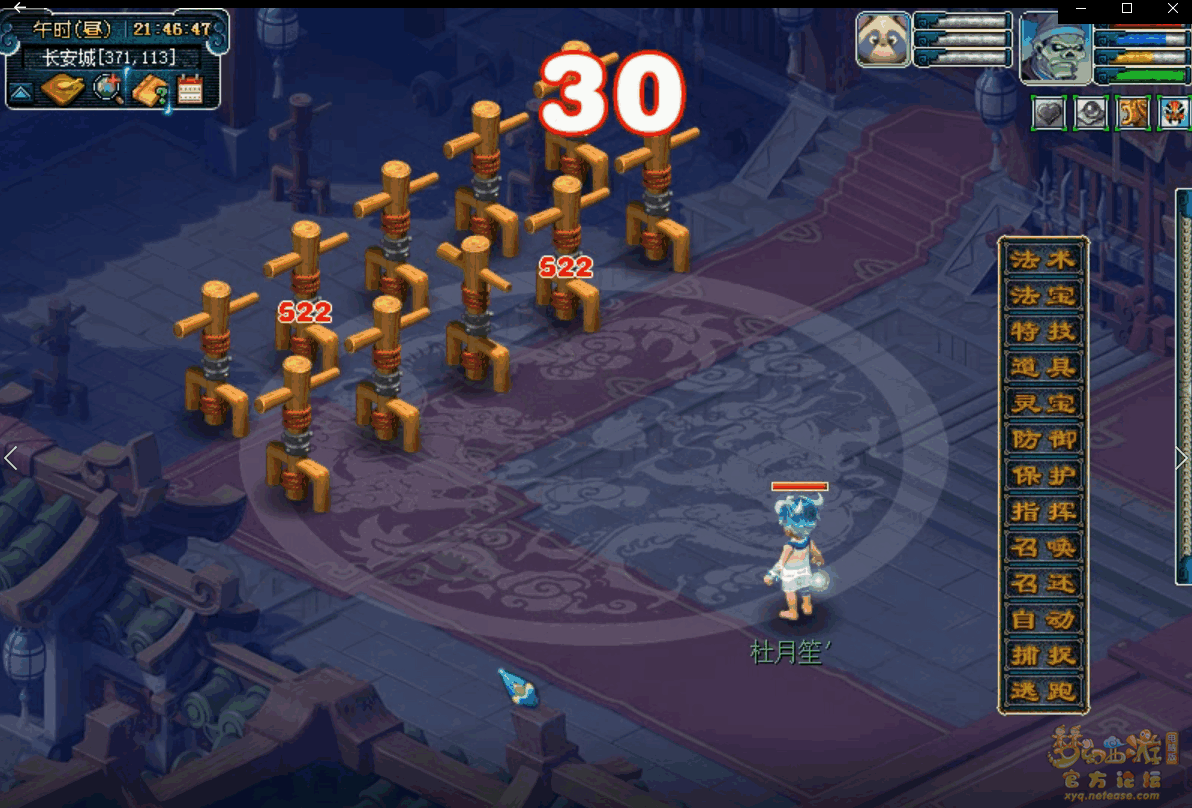1192x808 pixels.
Task: Select the 召唤 summon command
Action: (1043, 548)
